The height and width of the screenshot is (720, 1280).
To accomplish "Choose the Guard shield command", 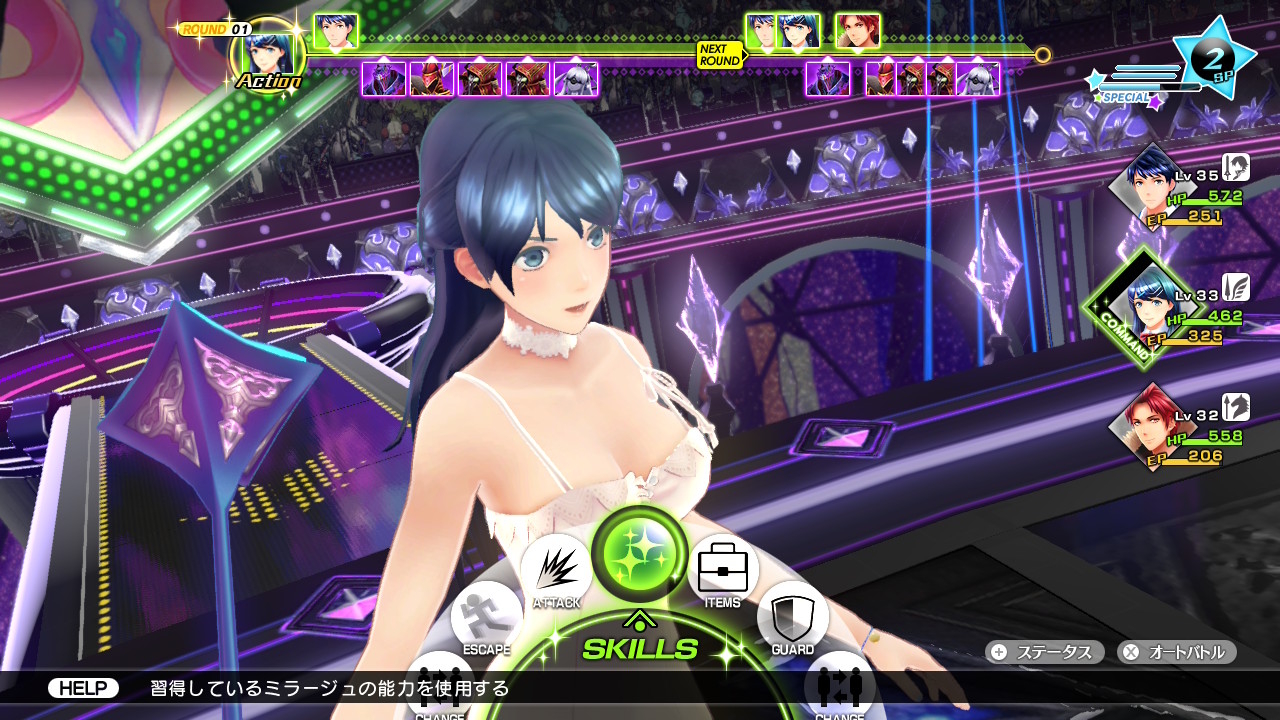I will click(x=792, y=616).
